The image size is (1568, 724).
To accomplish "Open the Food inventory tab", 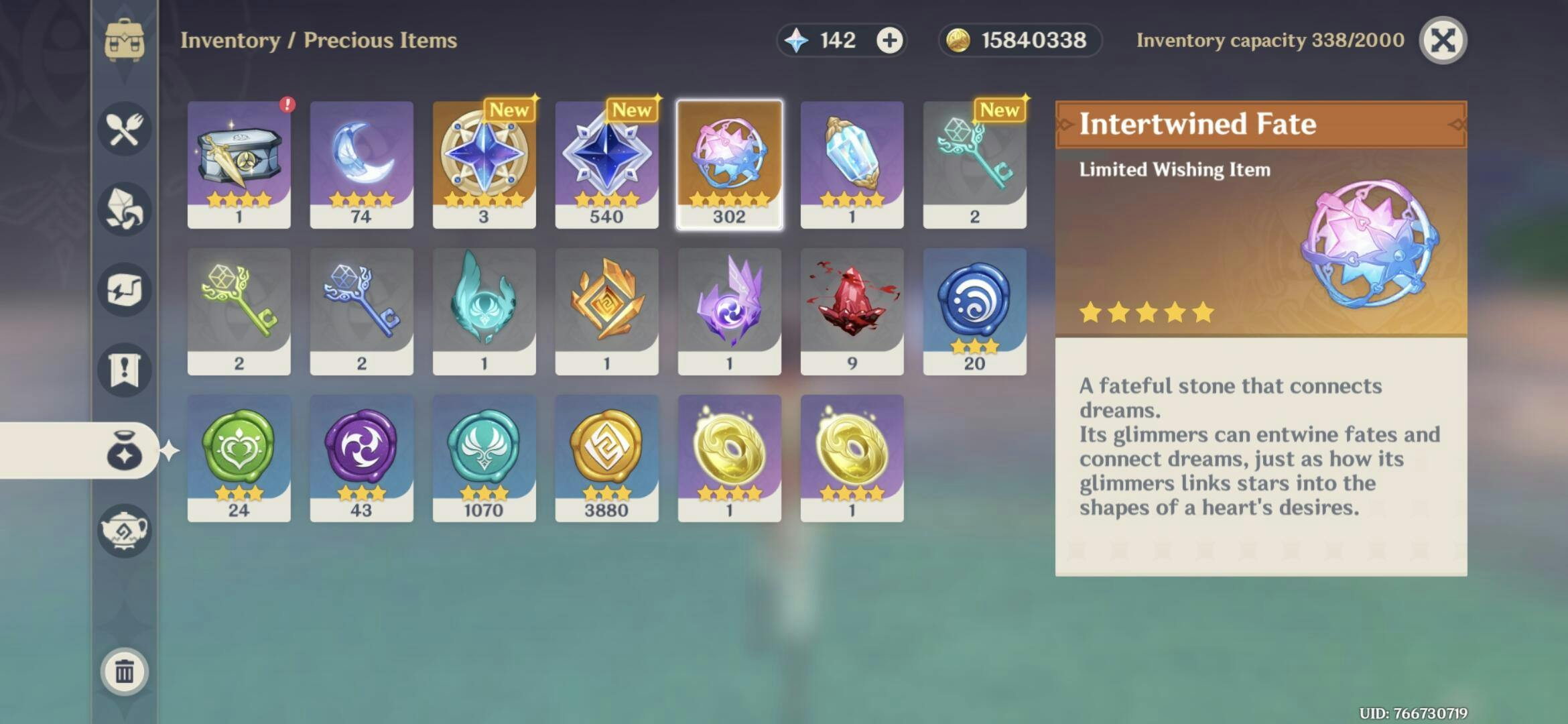I will 124,127.
